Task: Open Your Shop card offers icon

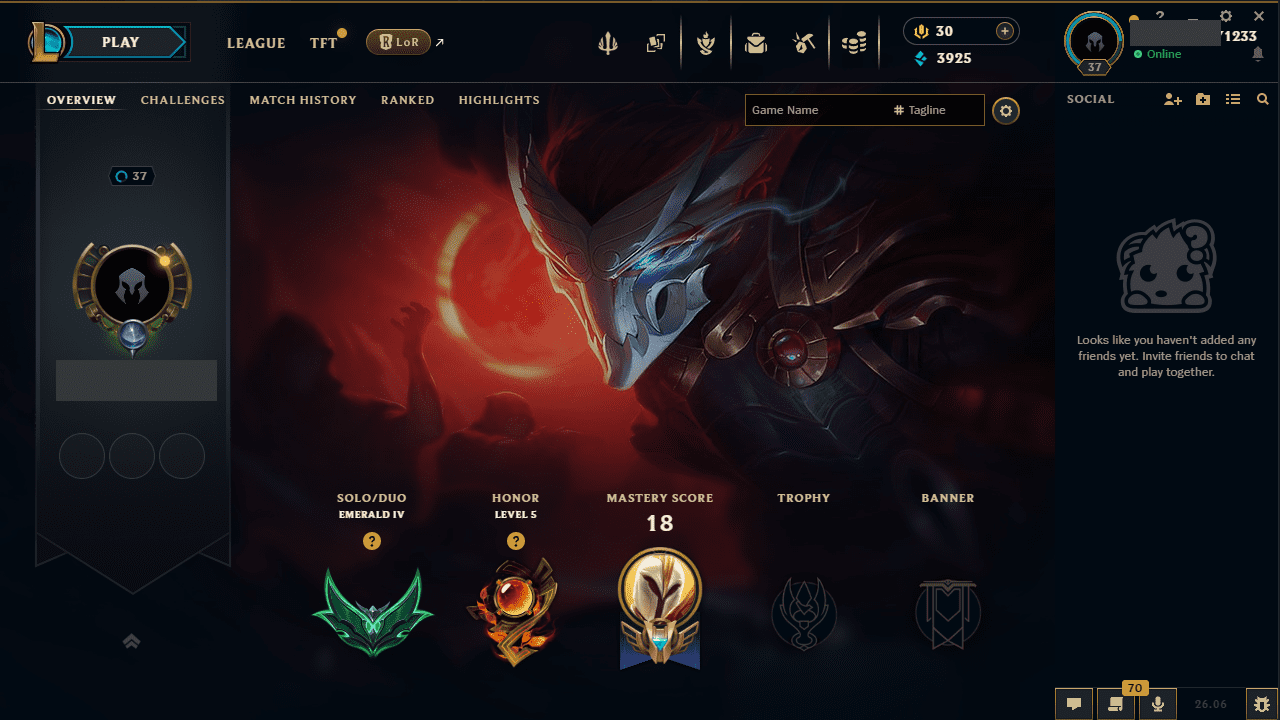Action: click(x=656, y=43)
